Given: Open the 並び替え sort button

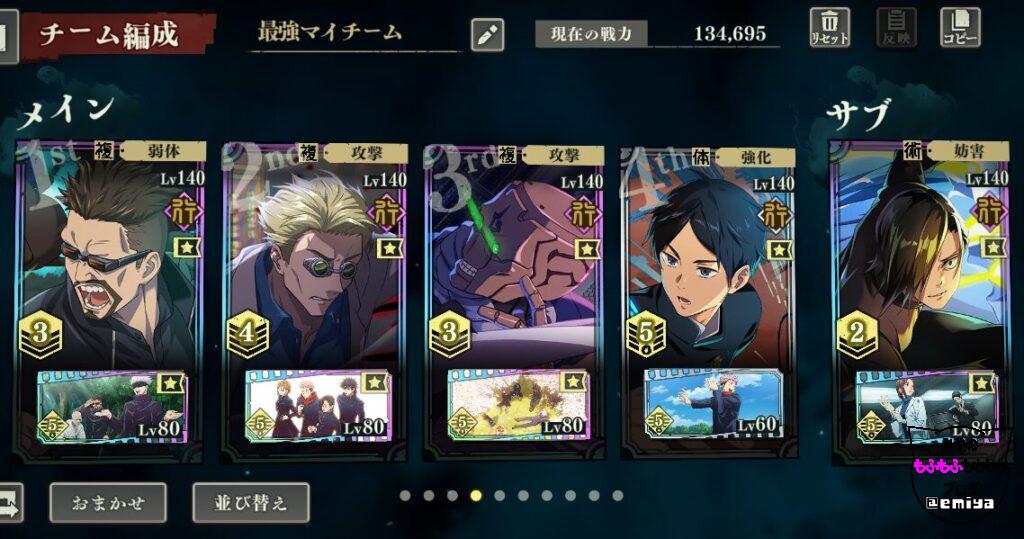Looking at the screenshot, I should (250, 502).
